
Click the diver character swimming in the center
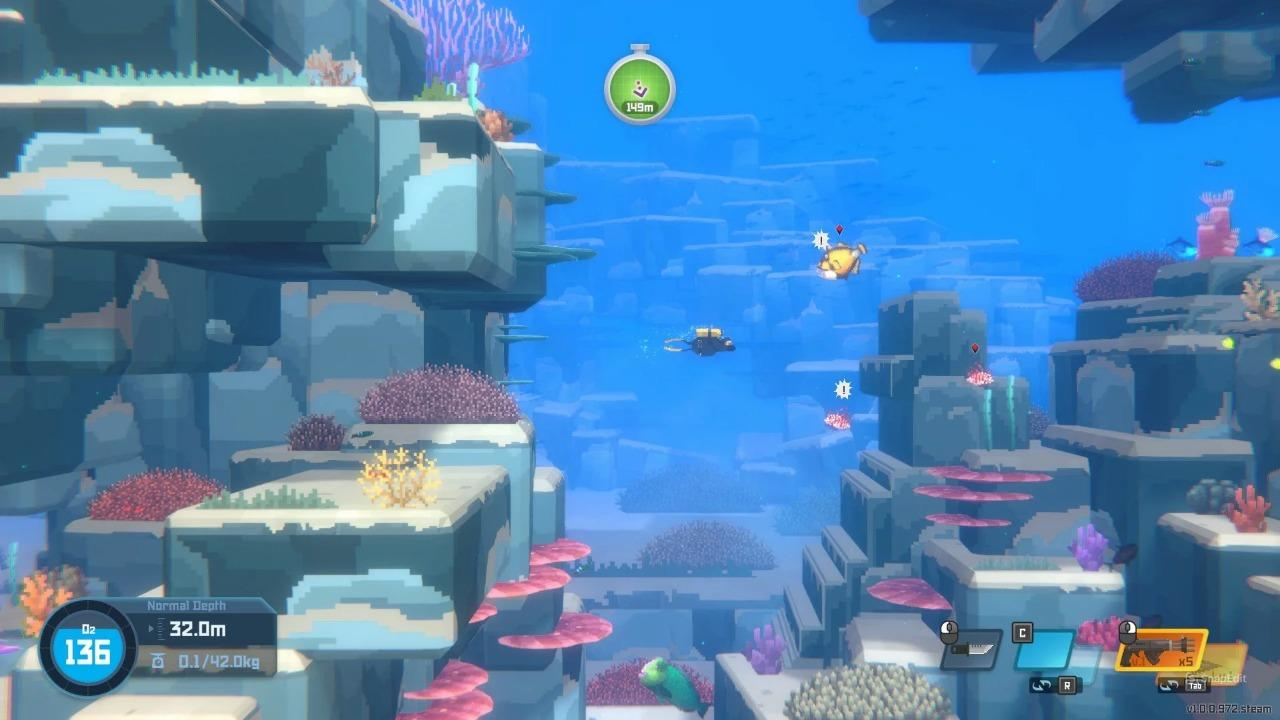tap(705, 343)
